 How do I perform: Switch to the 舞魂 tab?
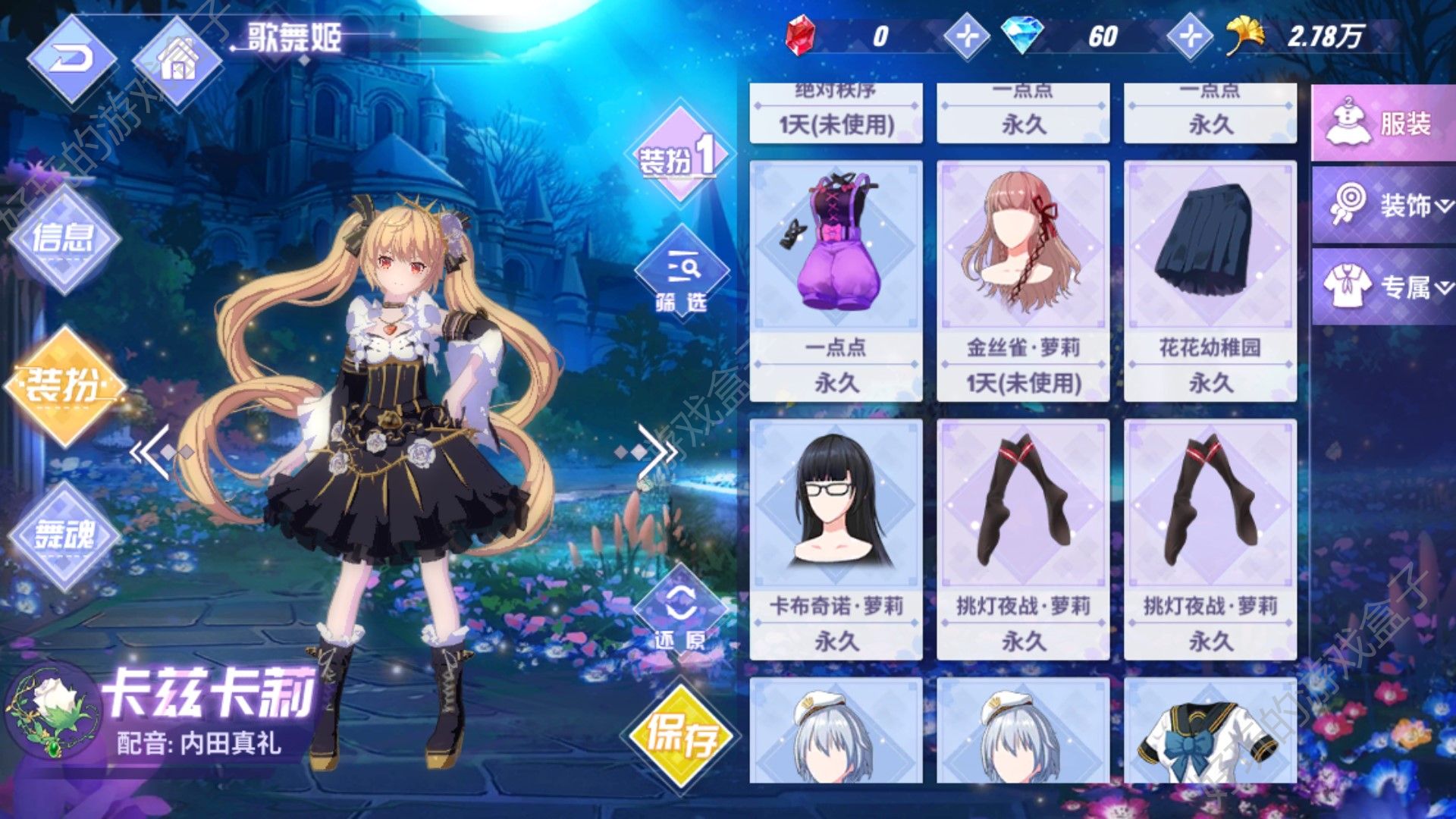[64, 536]
